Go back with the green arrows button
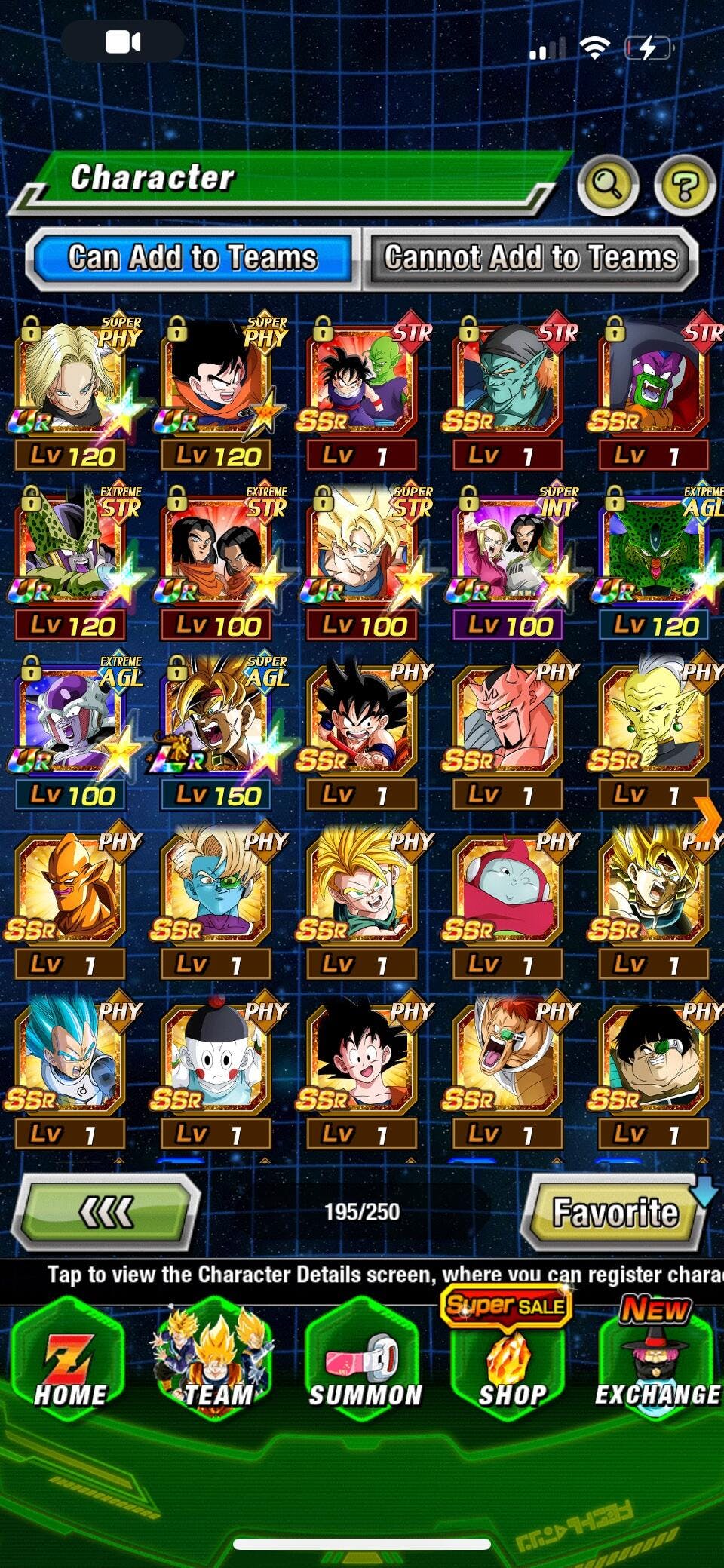 [x=108, y=1212]
